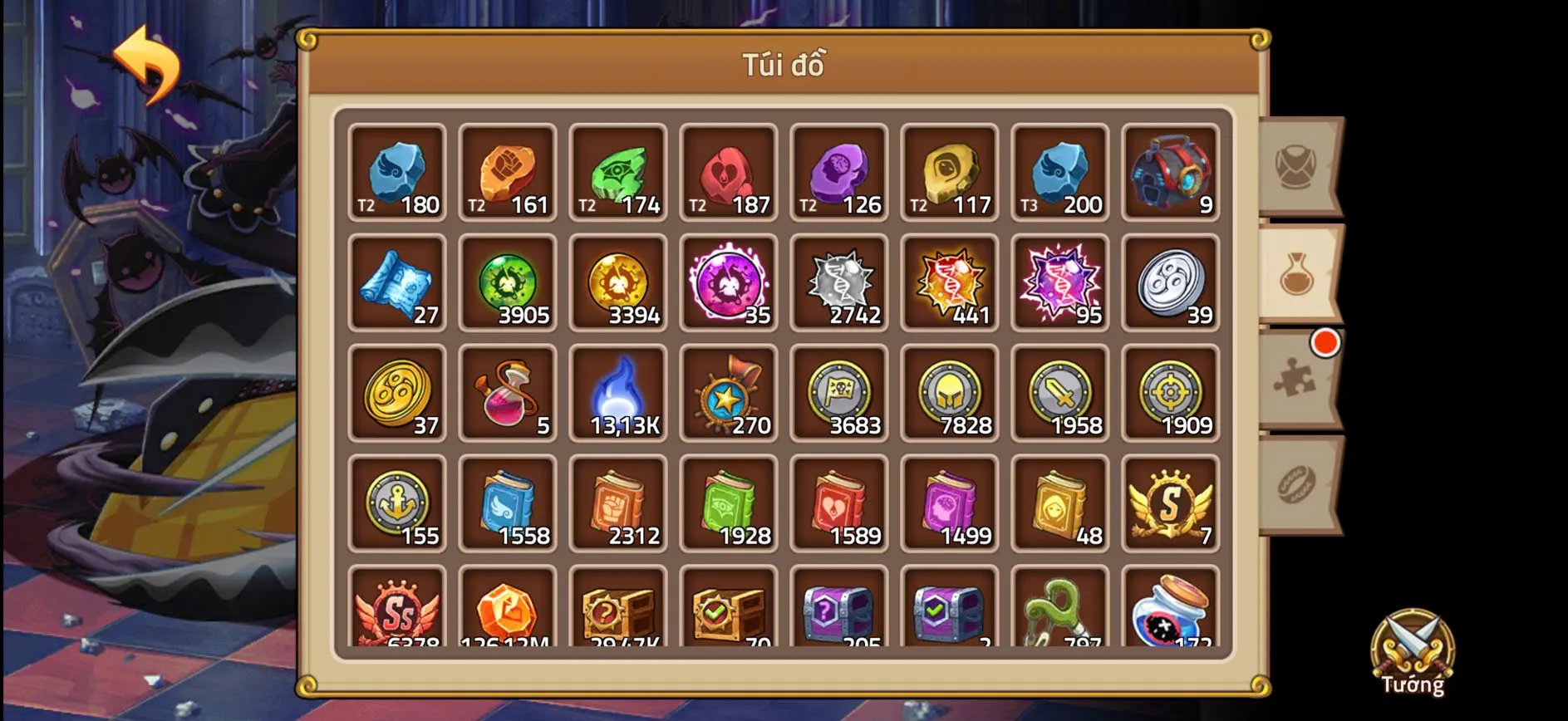This screenshot has height=721, width=1568.
Task: Select the golden S rank badge with 7
Action: tap(1171, 505)
